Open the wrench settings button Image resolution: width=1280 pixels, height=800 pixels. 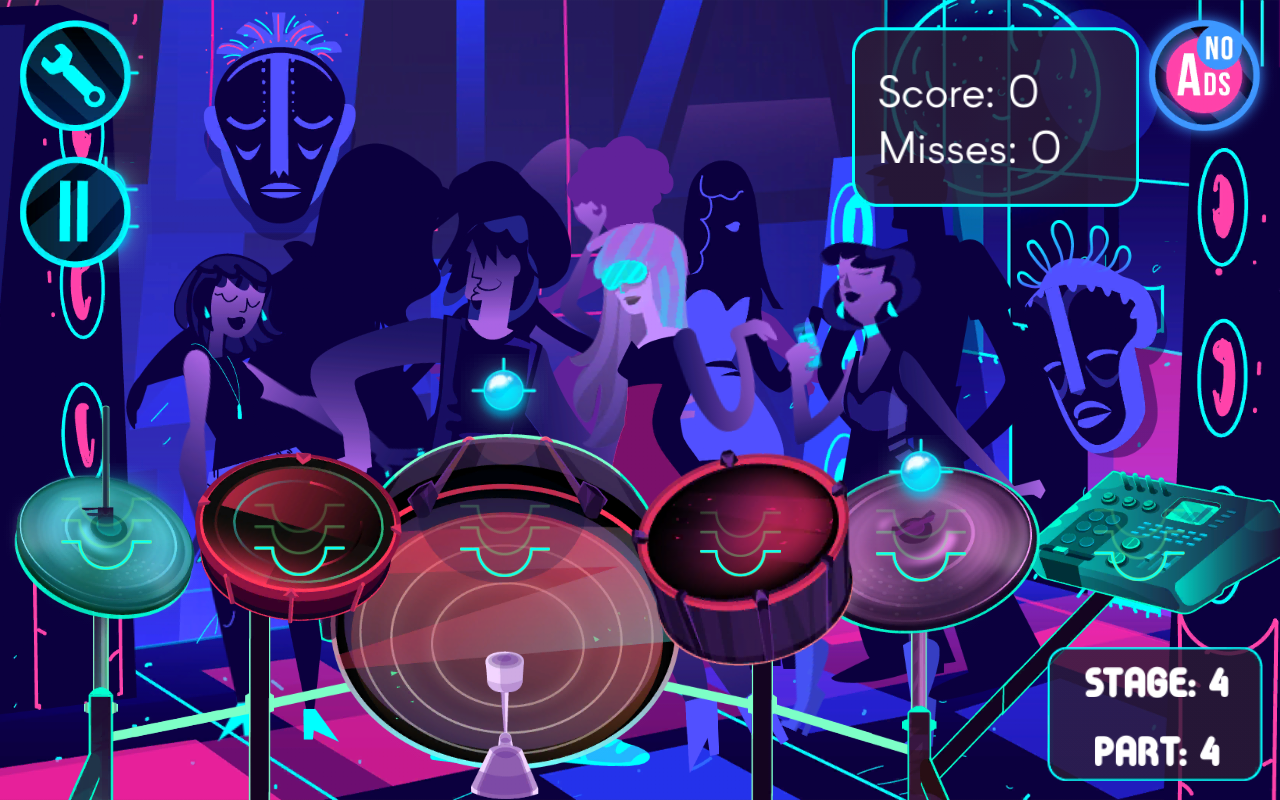click(x=75, y=75)
